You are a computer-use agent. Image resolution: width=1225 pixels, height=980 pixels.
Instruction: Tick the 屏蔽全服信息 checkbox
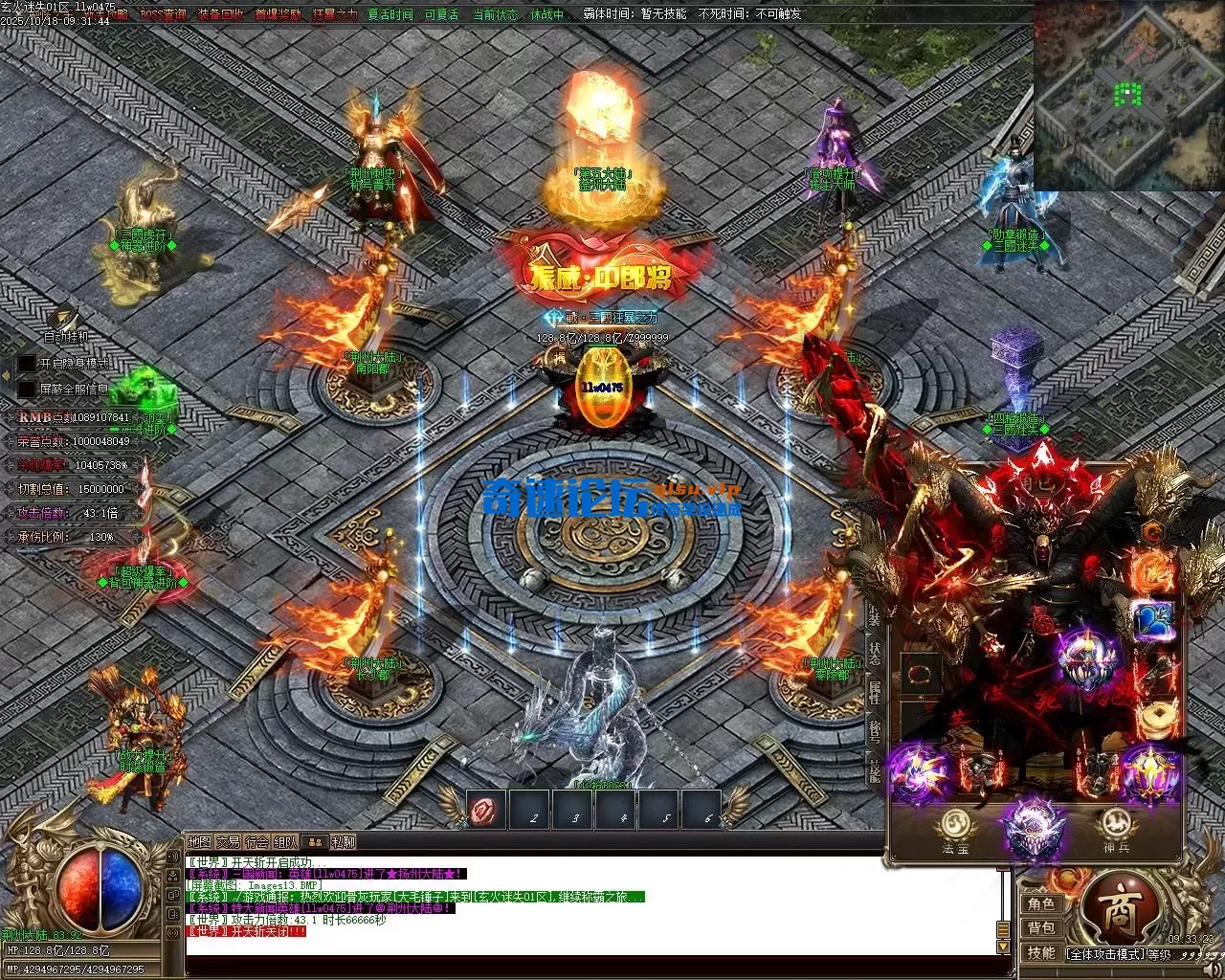tap(26, 390)
